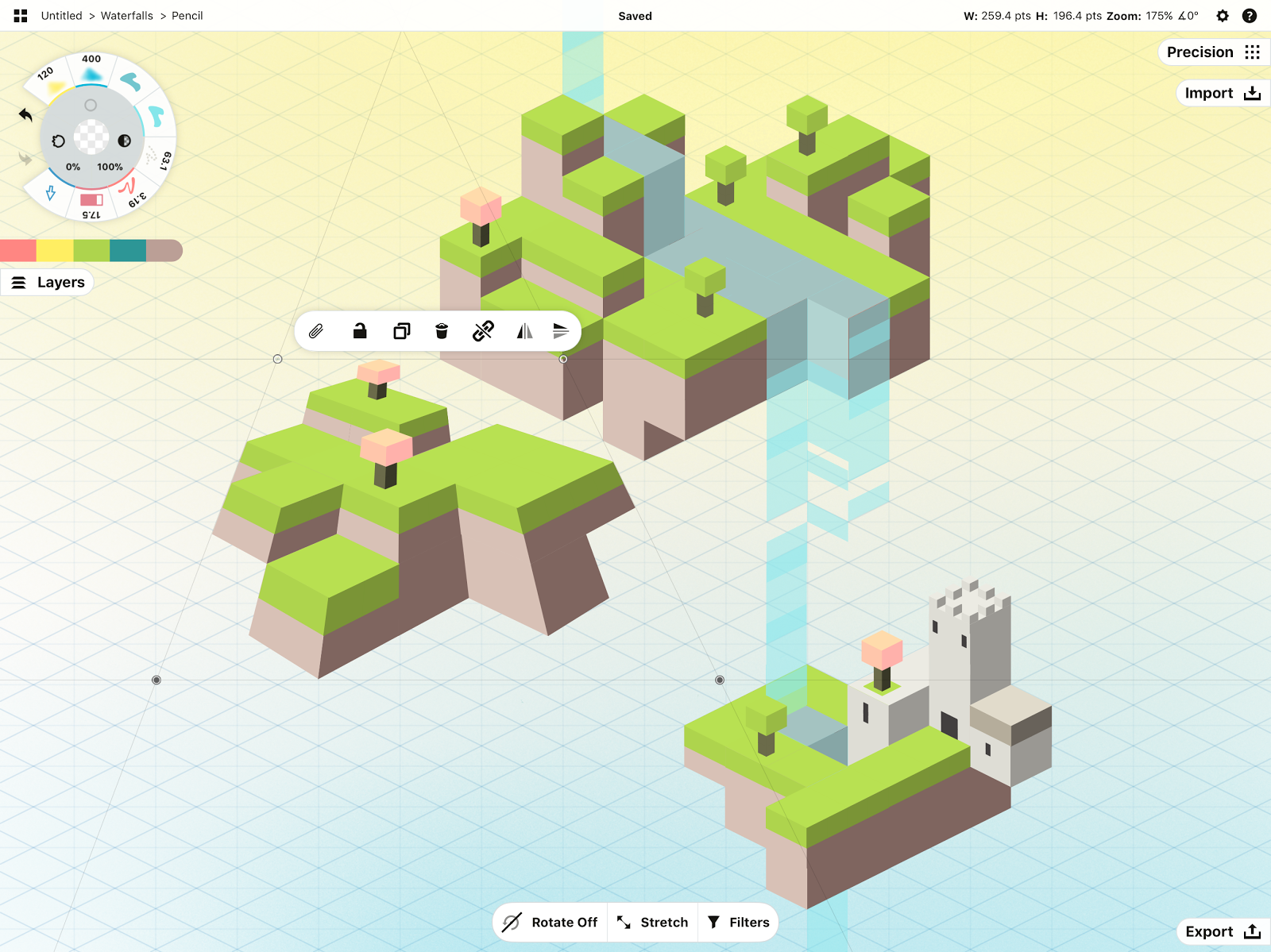The image size is (1271, 952).
Task: Open the Layers panel
Action: tap(48, 283)
